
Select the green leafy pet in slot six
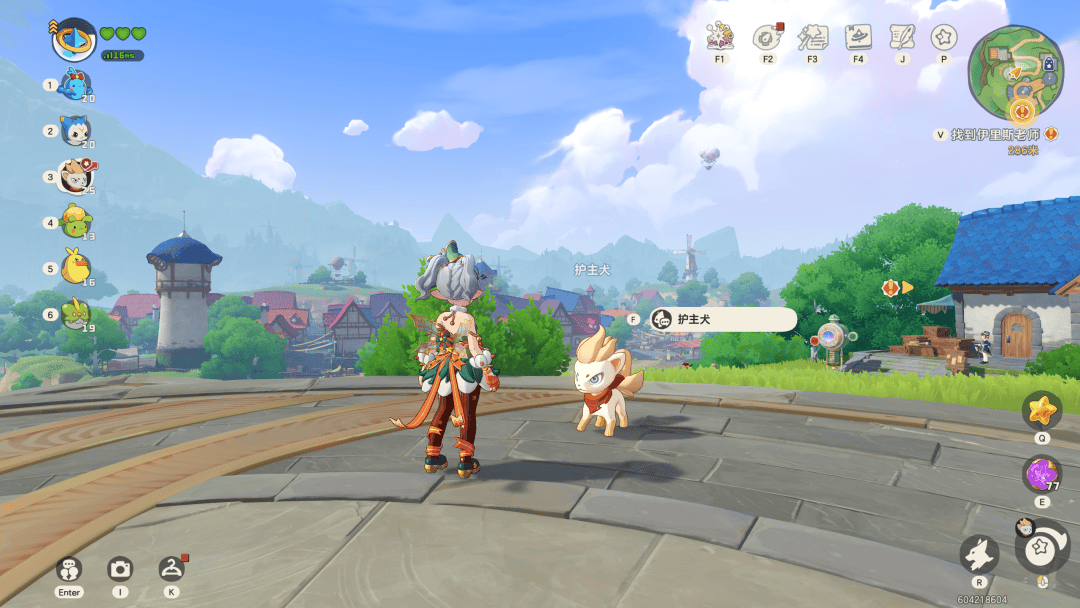[75, 314]
